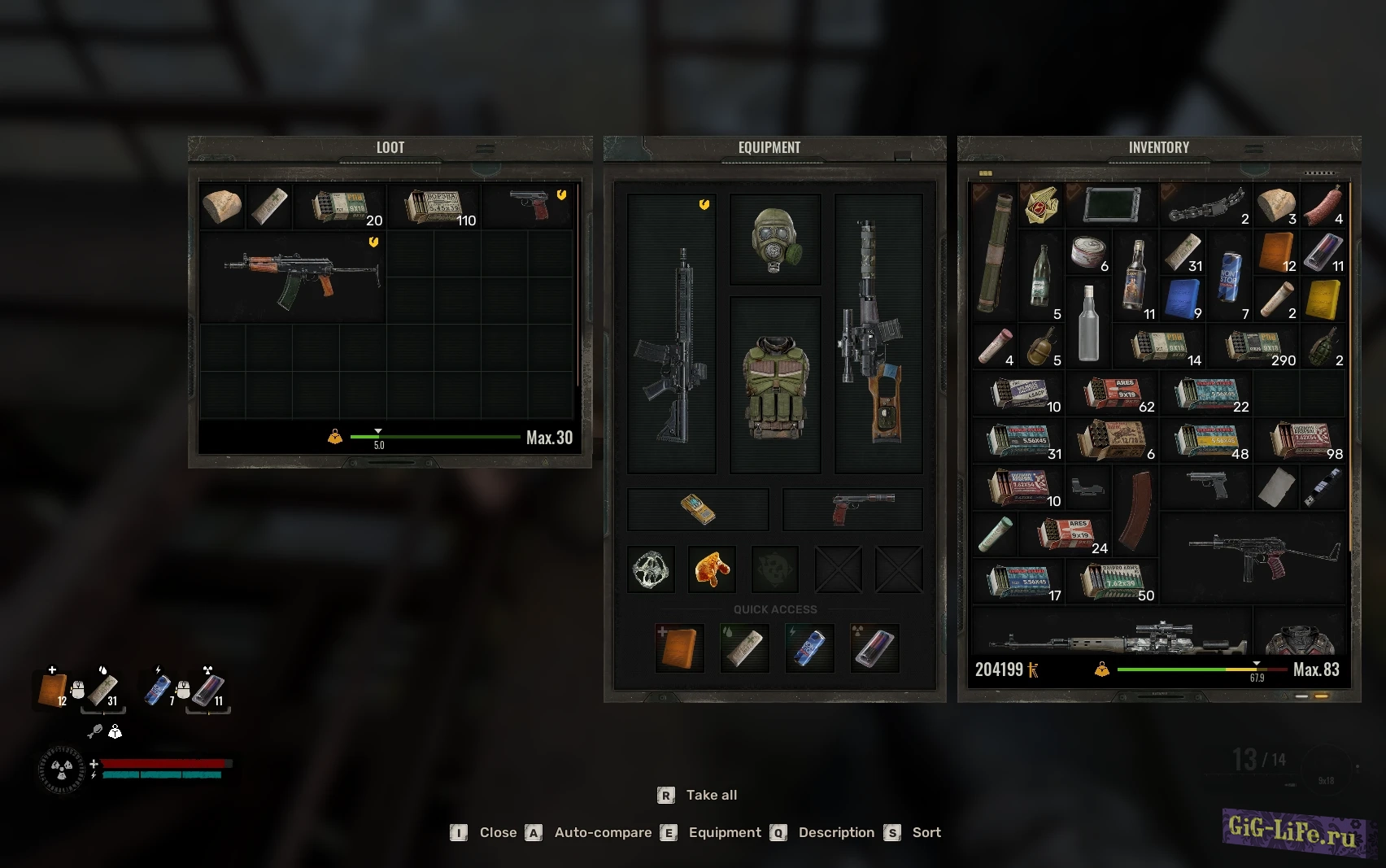This screenshot has height=868, width=1386.
Task: Select the loot ammo box of 110
Action: click(x=434, y=207)
